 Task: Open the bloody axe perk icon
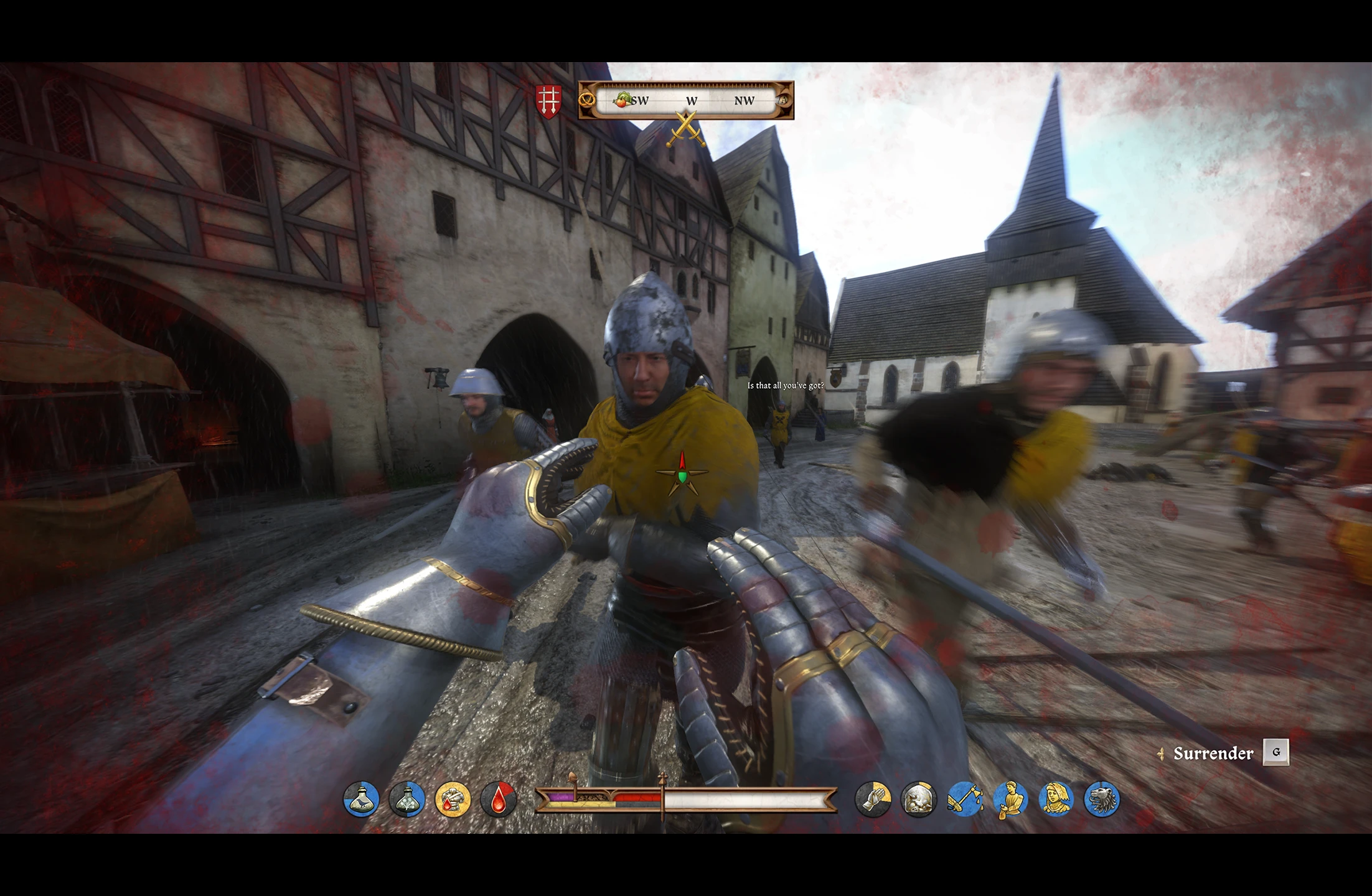coord(965,799)
